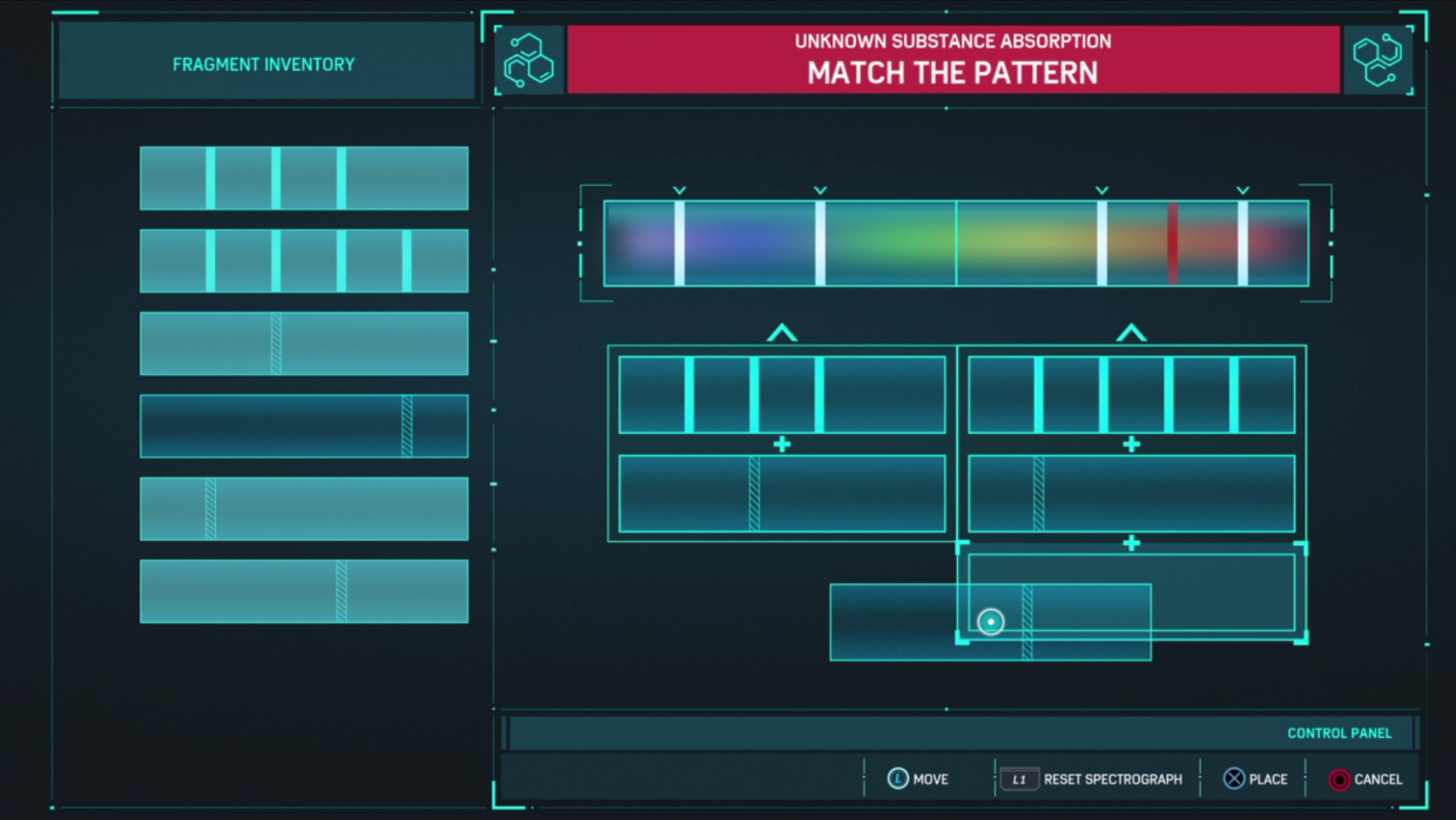This screenshot has height=820, width=1456.
Task: Click the placed four-line fragment in the right column
Action: 1131,395
